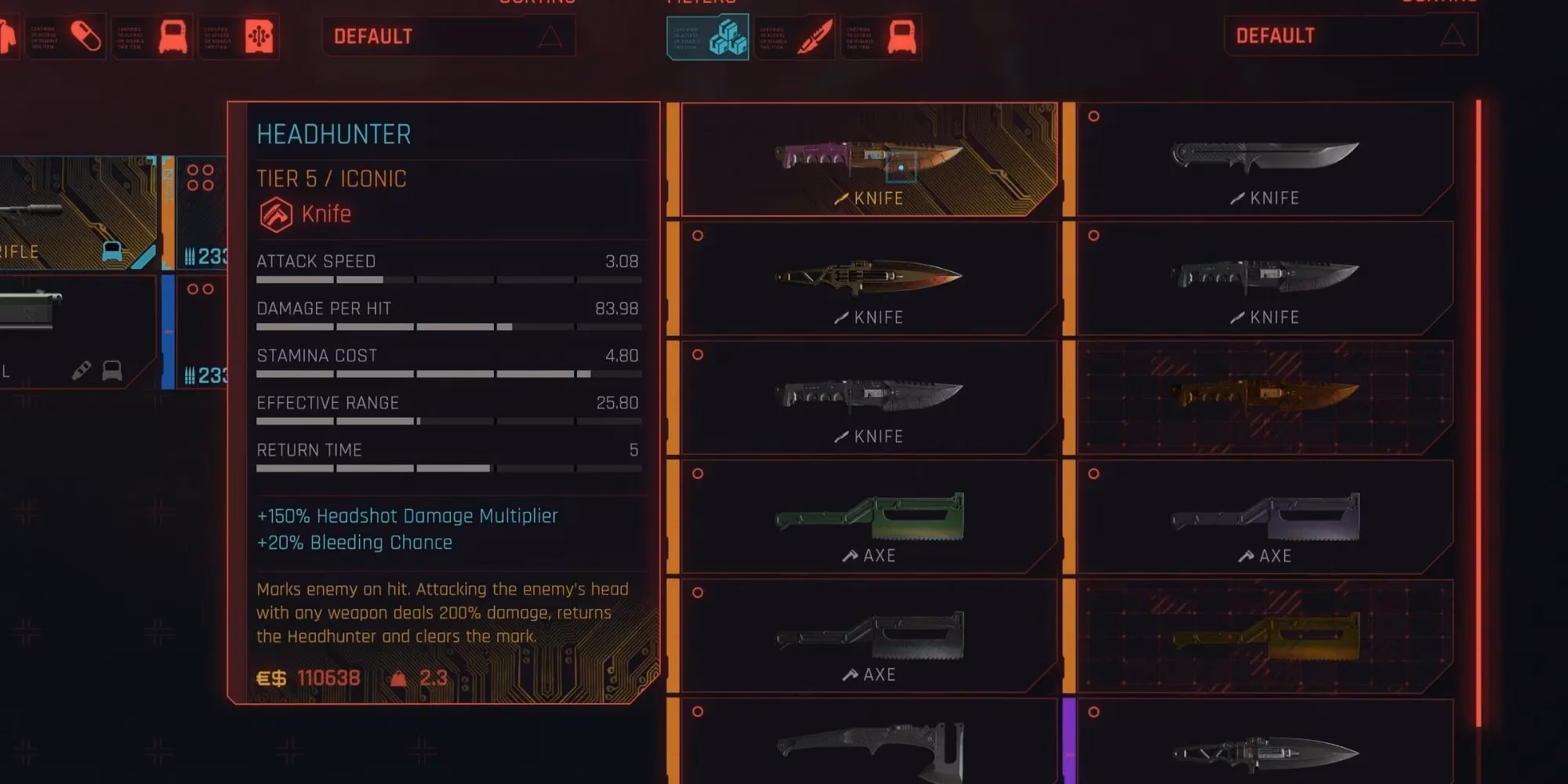Click the SORTING header above the right panel
Viewport: 1568px width, 784px height.
tap(1435, 2)
